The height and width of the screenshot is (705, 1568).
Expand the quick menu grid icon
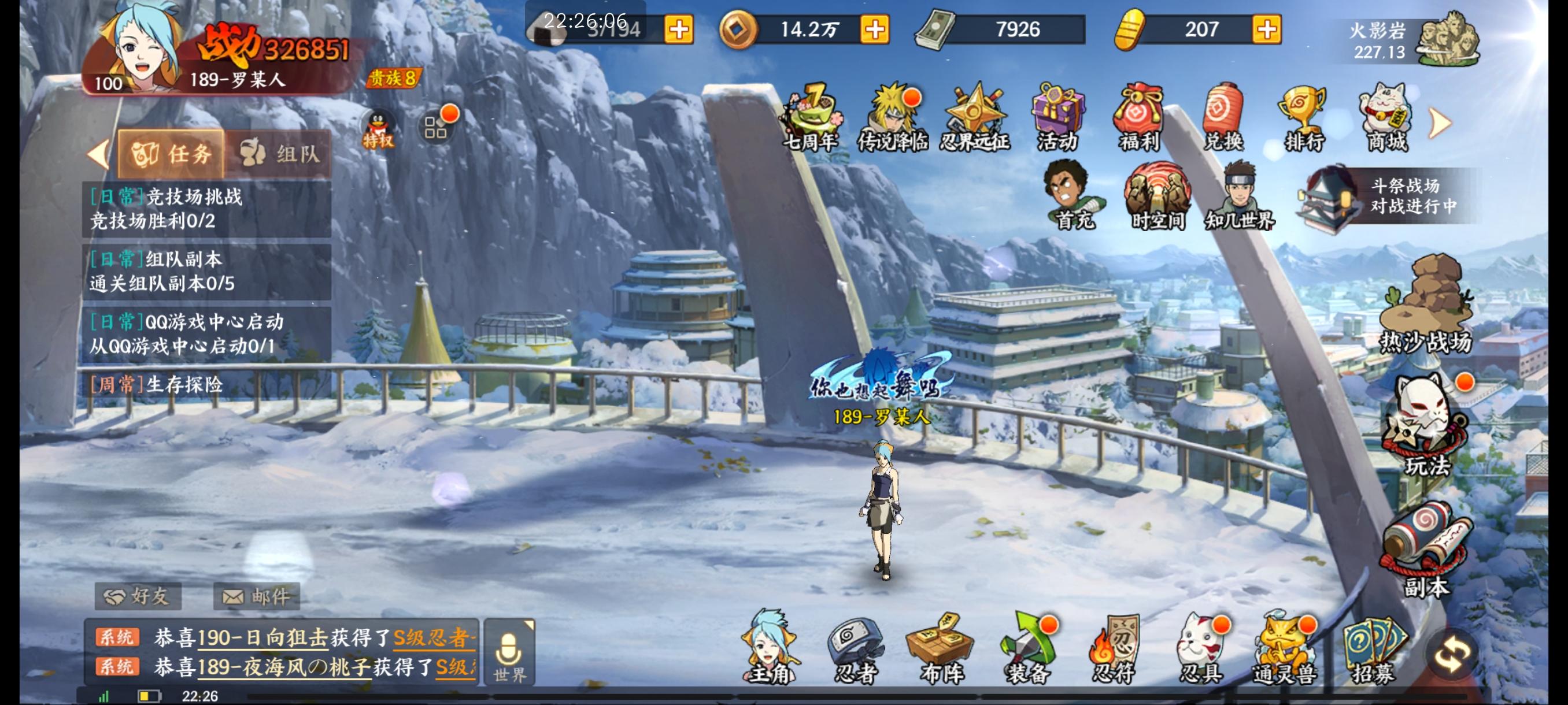438,125
